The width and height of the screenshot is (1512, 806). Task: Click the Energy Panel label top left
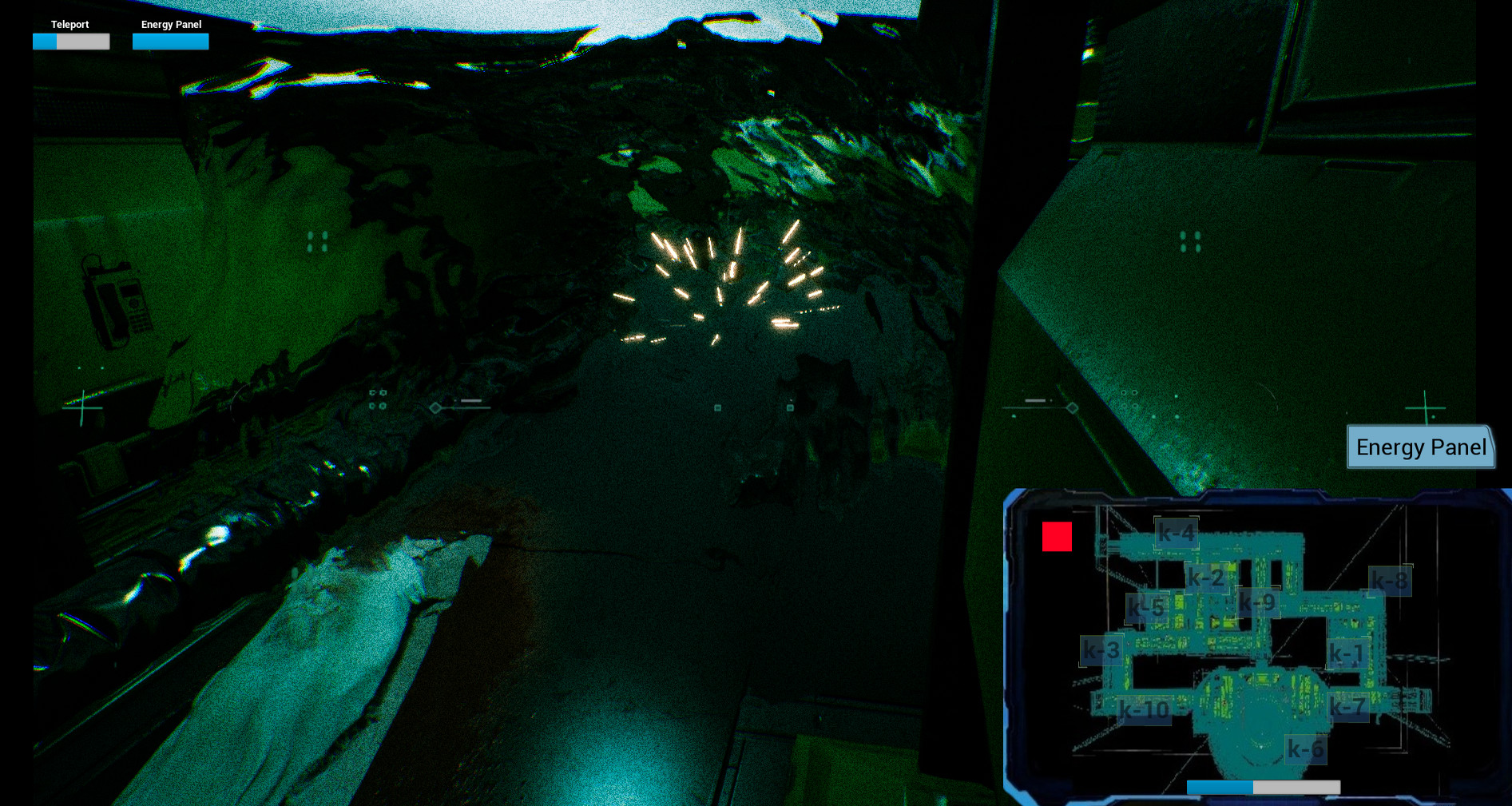[170, 24]
